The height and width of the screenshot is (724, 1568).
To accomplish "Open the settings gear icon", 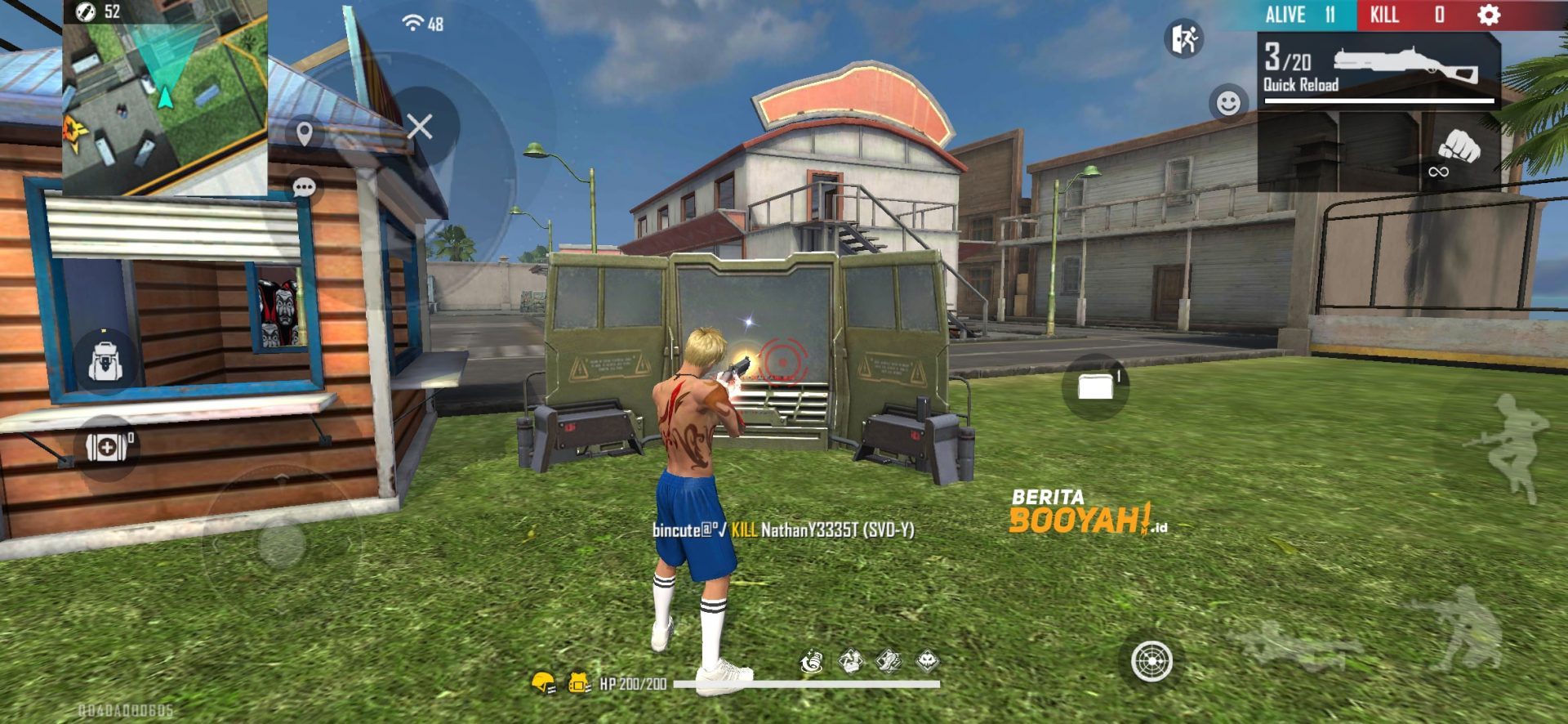I will point(1489,15).
